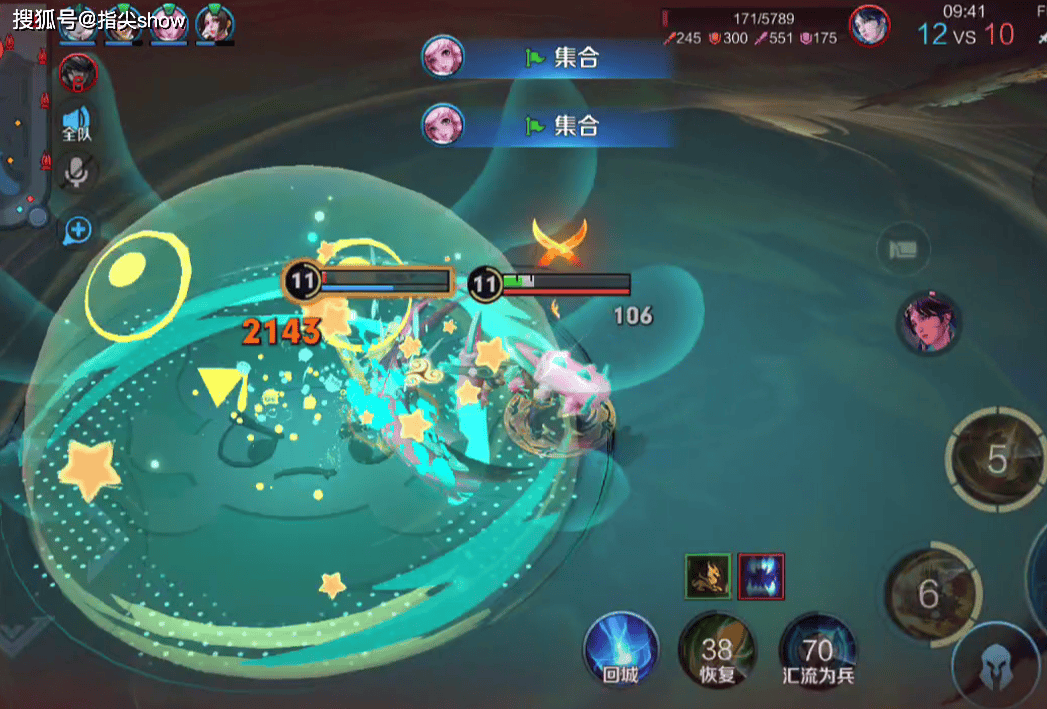This screenshot has height=709, width=1047.
Task: Activate the 汇流为兵 ability
Action: click(818, 652)
